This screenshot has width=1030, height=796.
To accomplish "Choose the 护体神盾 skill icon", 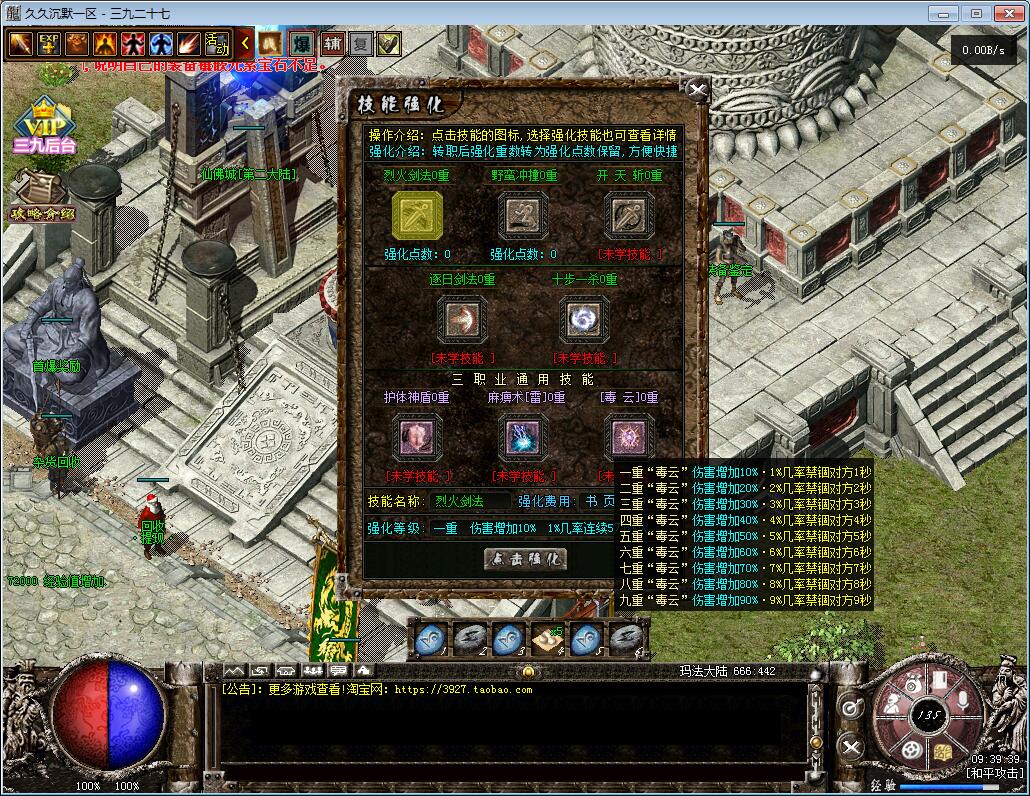I will point(417,437).
